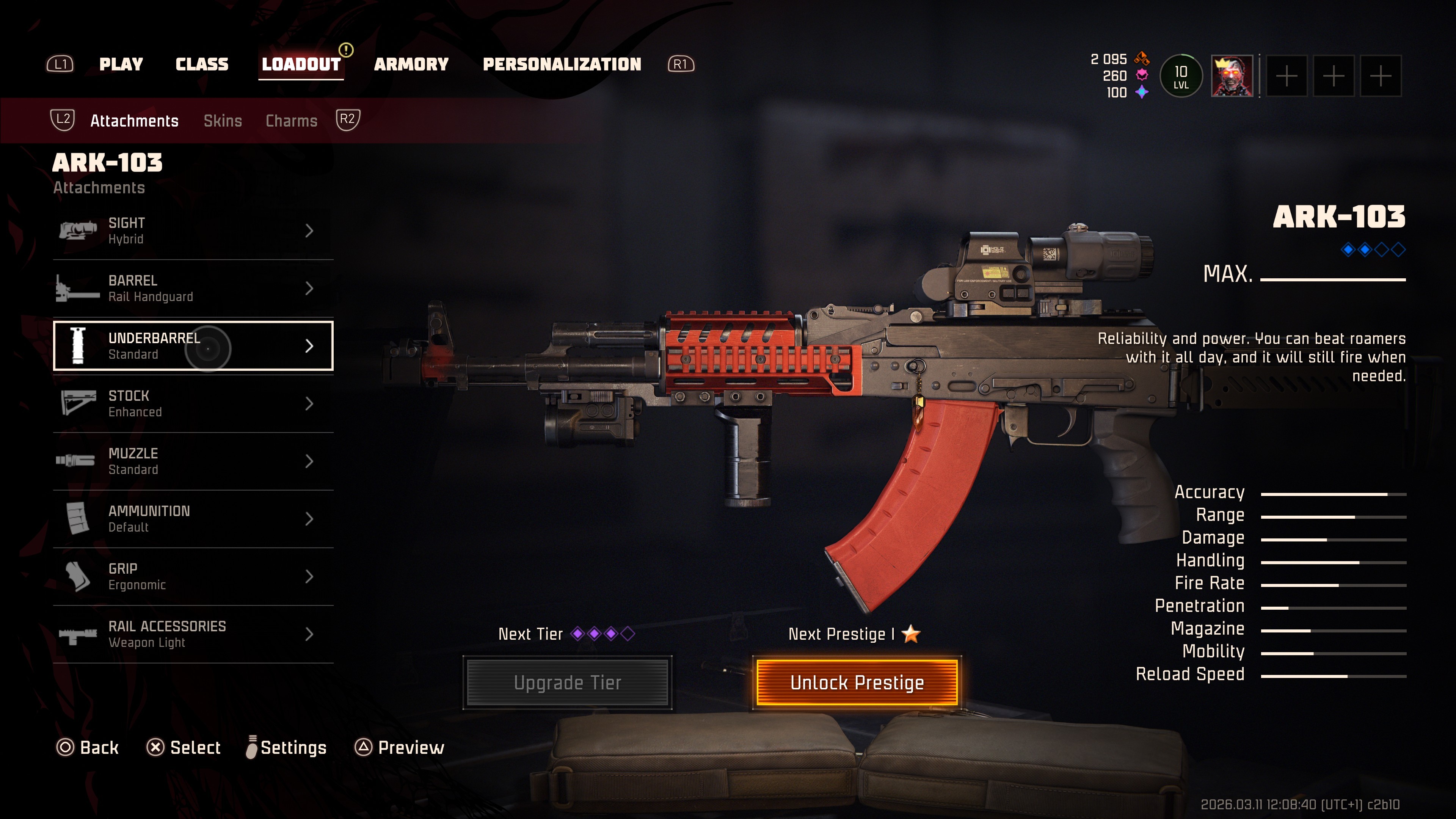Switch to the PLAY tab
Screen dimensions: 1456x819
coord(121,64)
